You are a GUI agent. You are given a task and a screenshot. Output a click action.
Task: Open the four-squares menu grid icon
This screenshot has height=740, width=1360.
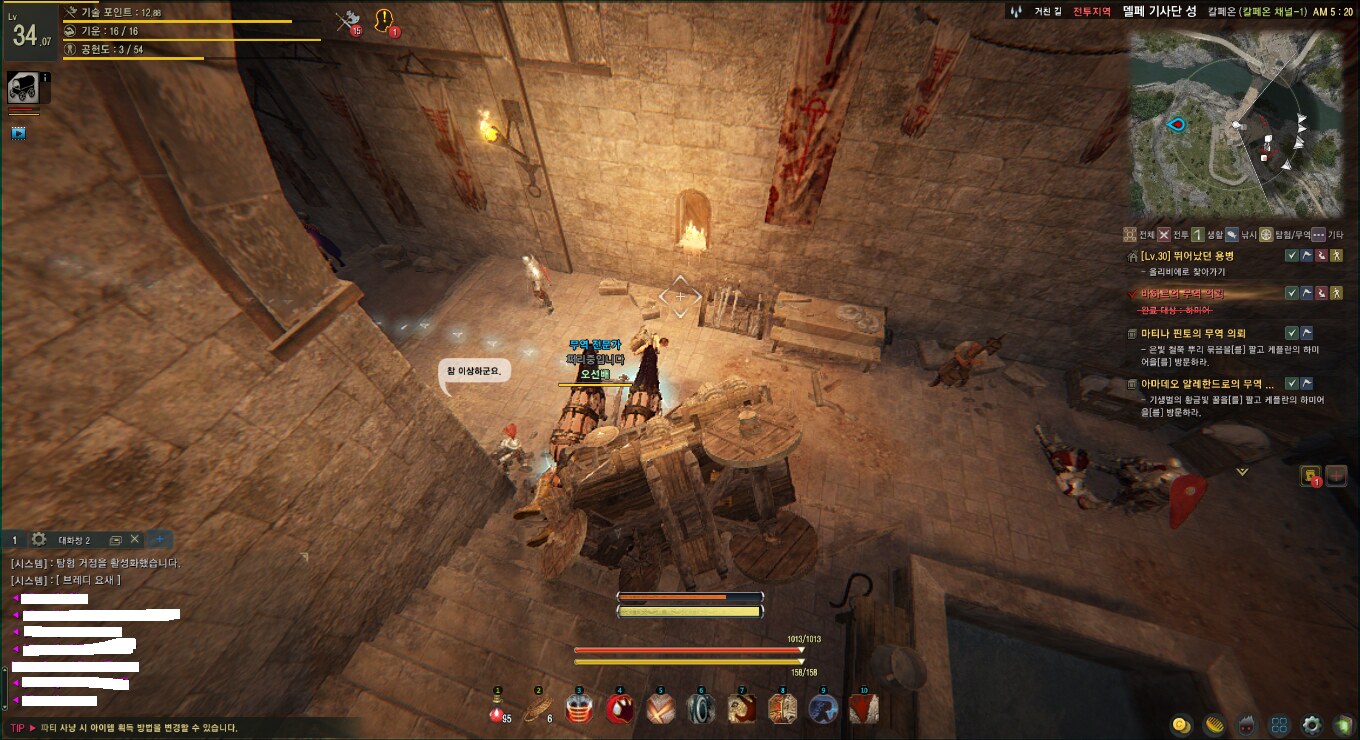pos(1279,725)
